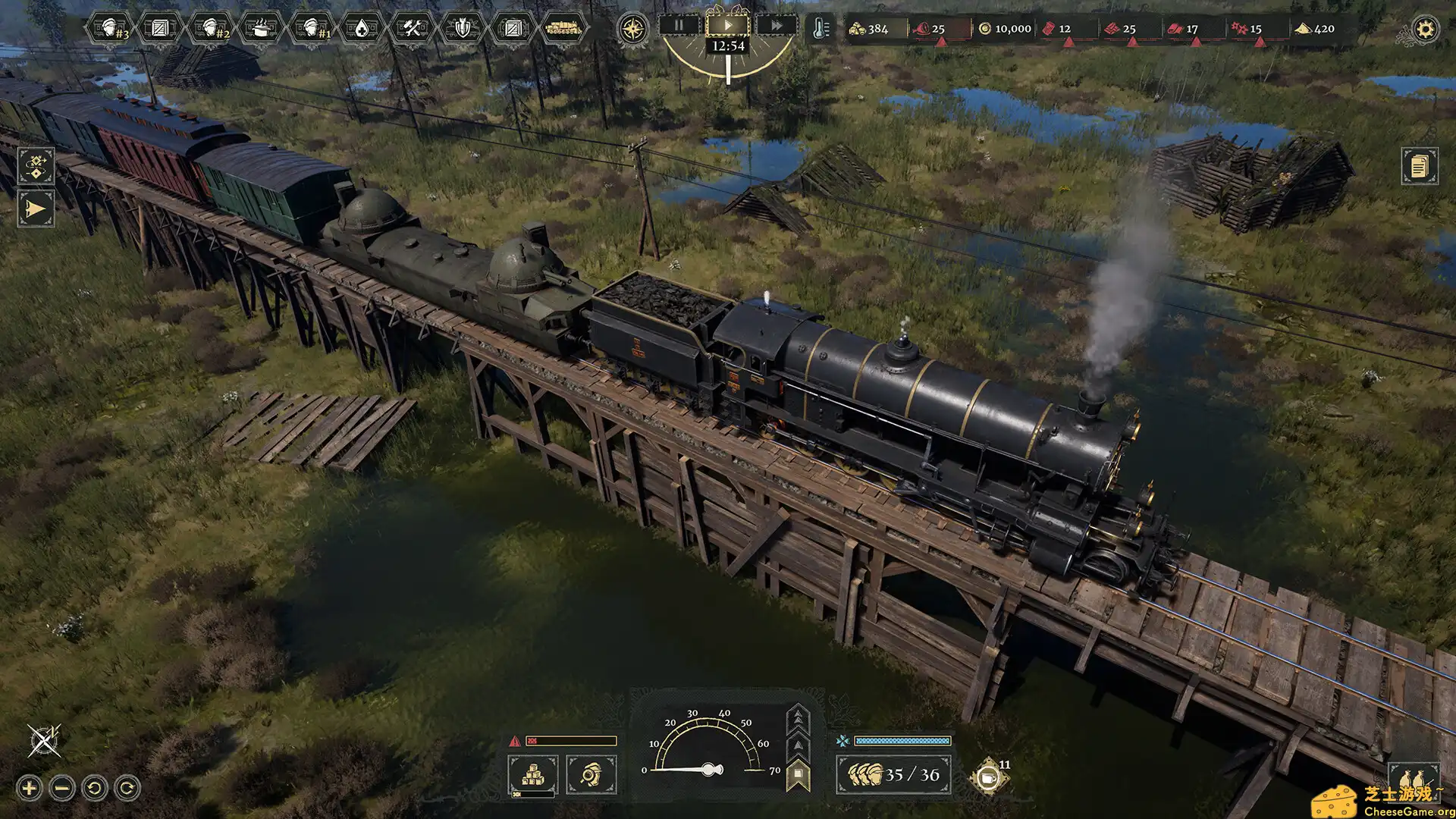Screen dimensions: 1456x819
Task: Select the medical tank car with droplet icon
Action: [x=364, y=29]
